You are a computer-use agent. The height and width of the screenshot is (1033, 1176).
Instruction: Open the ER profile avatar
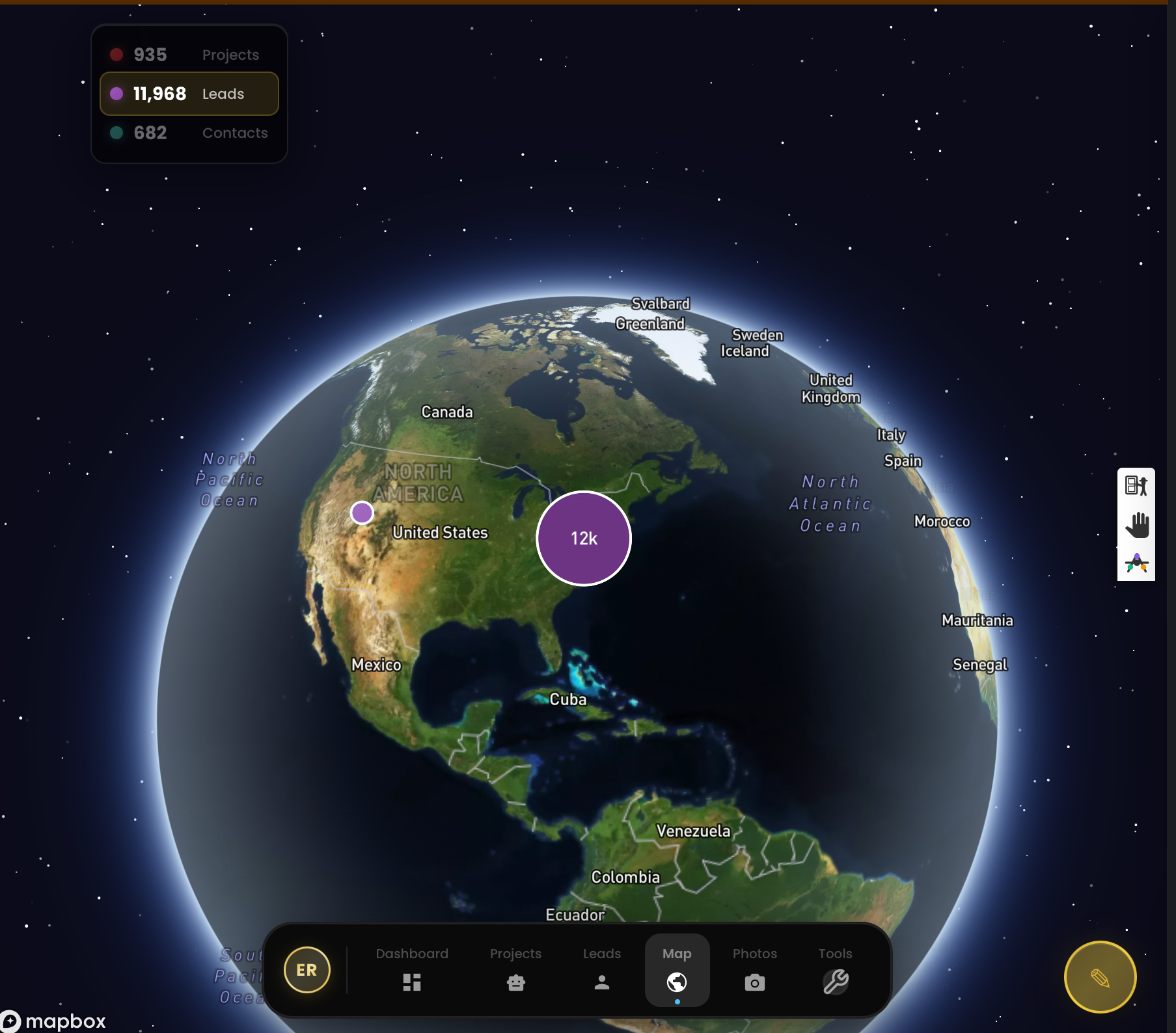tap(307, 969)
